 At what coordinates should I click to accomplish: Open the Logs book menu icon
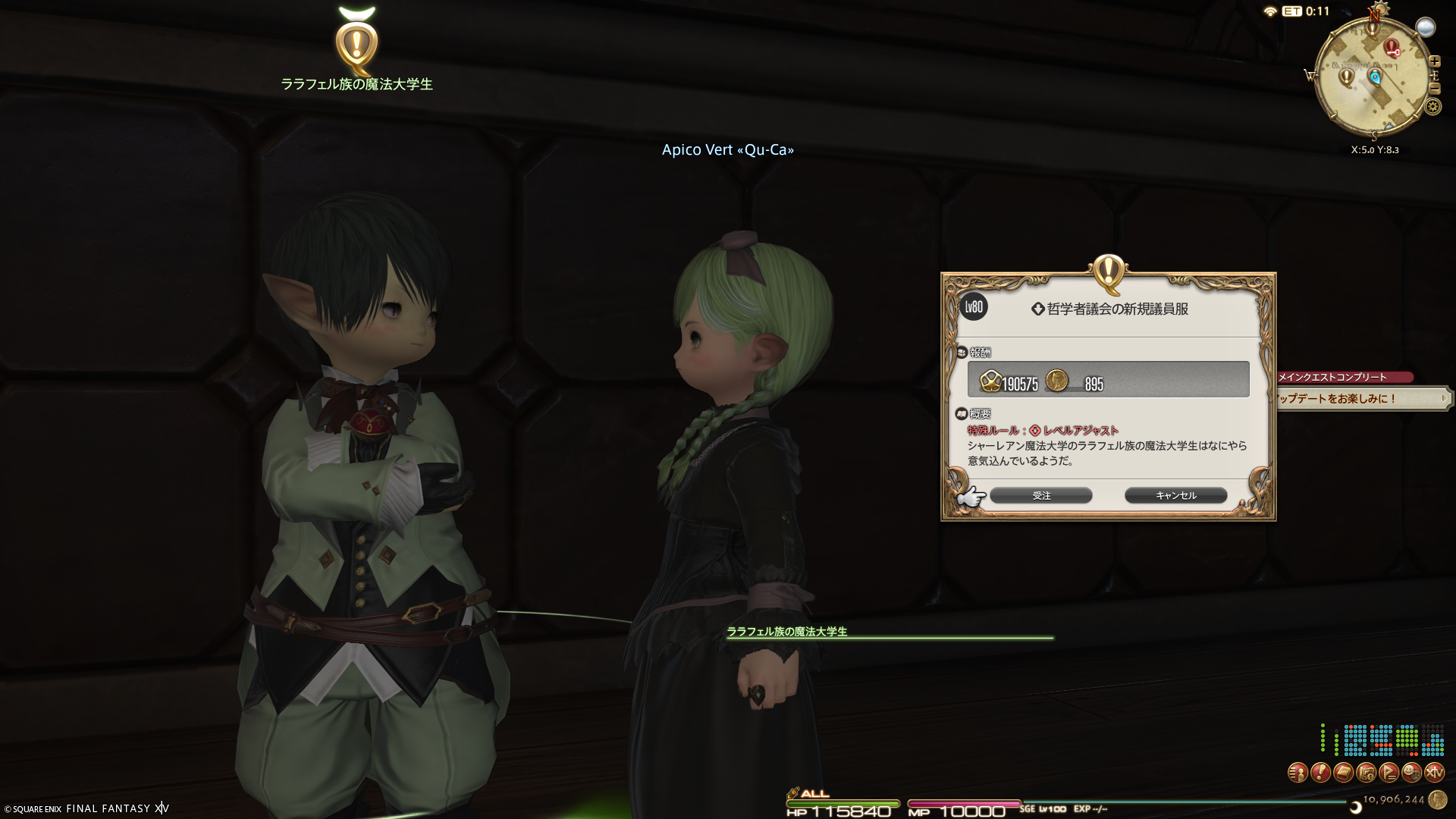1343,773
